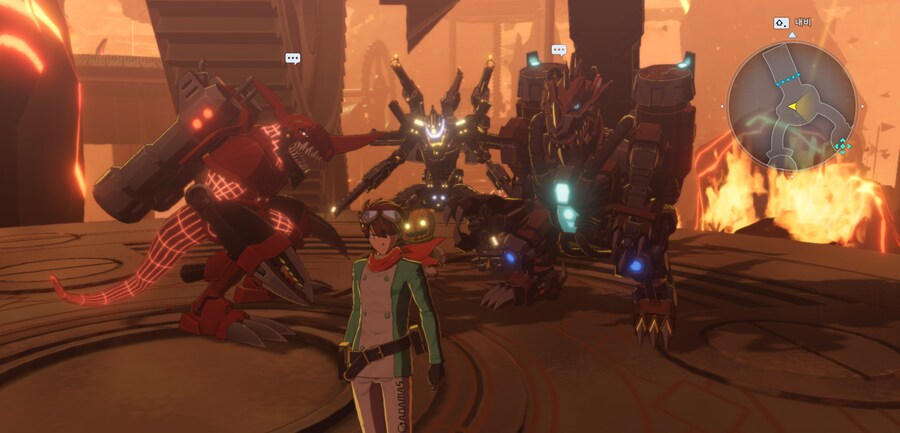Open the circular minimap
Image resolution: width=900 pixels, height=433 pixels.
tap(792, 105)
